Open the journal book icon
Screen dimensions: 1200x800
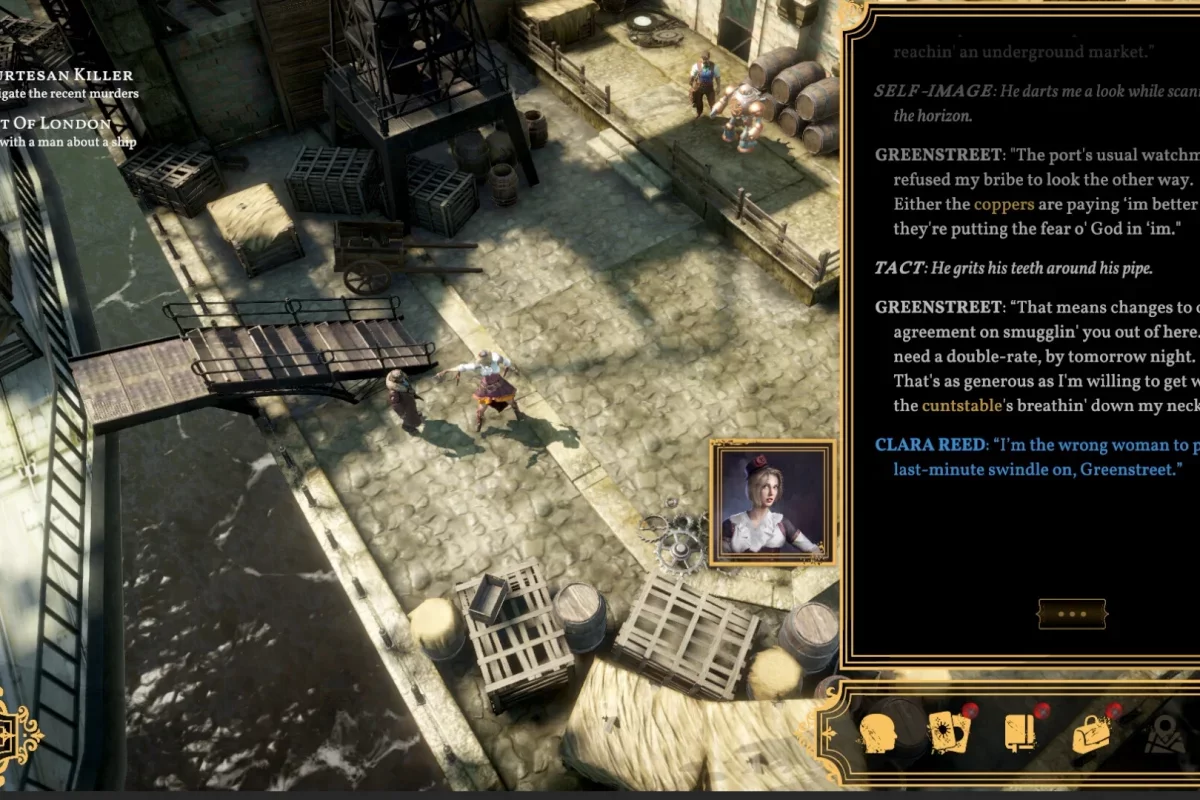click(1022, 733)
